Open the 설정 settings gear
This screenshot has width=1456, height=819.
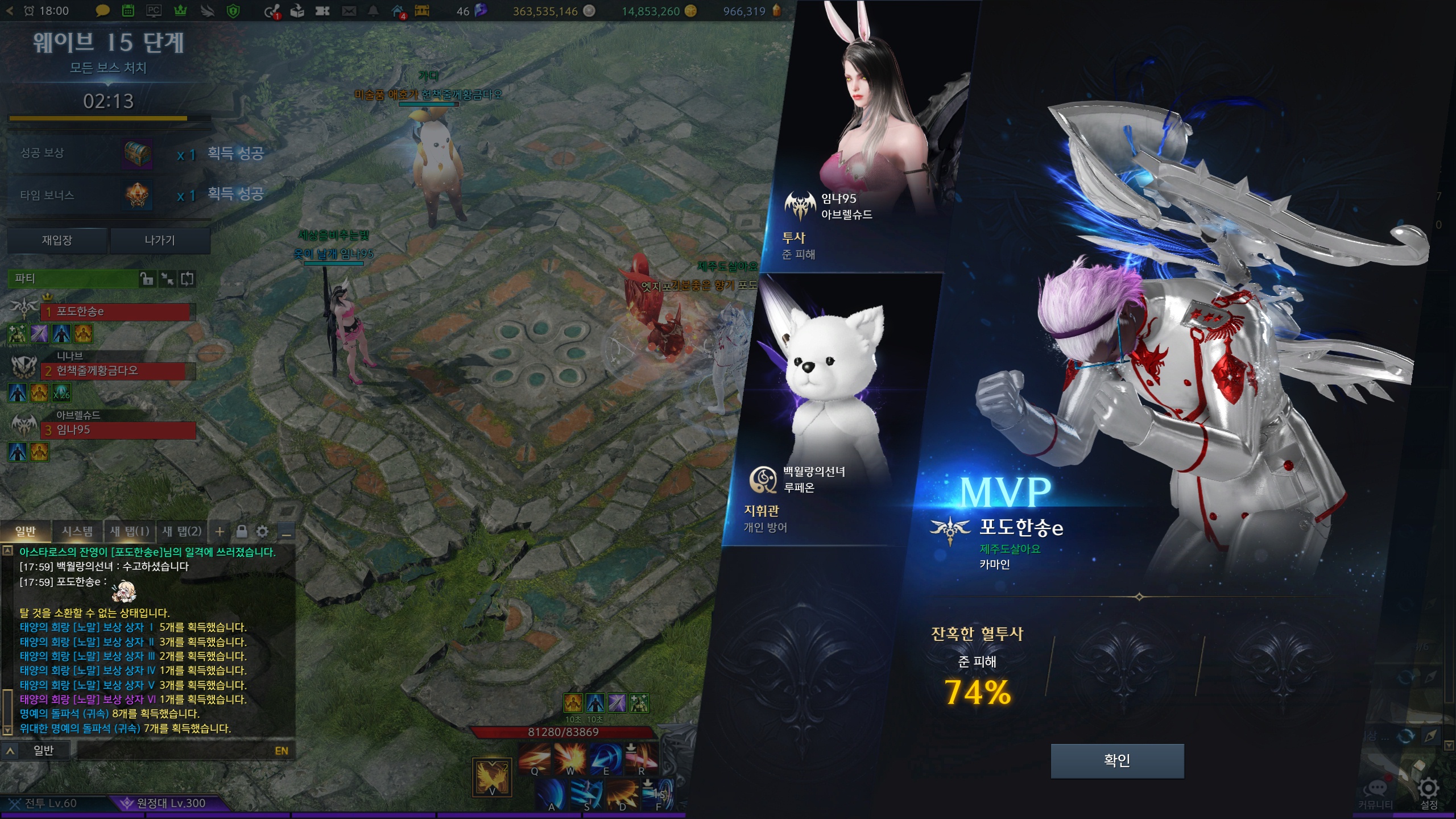pos(1429,789)
